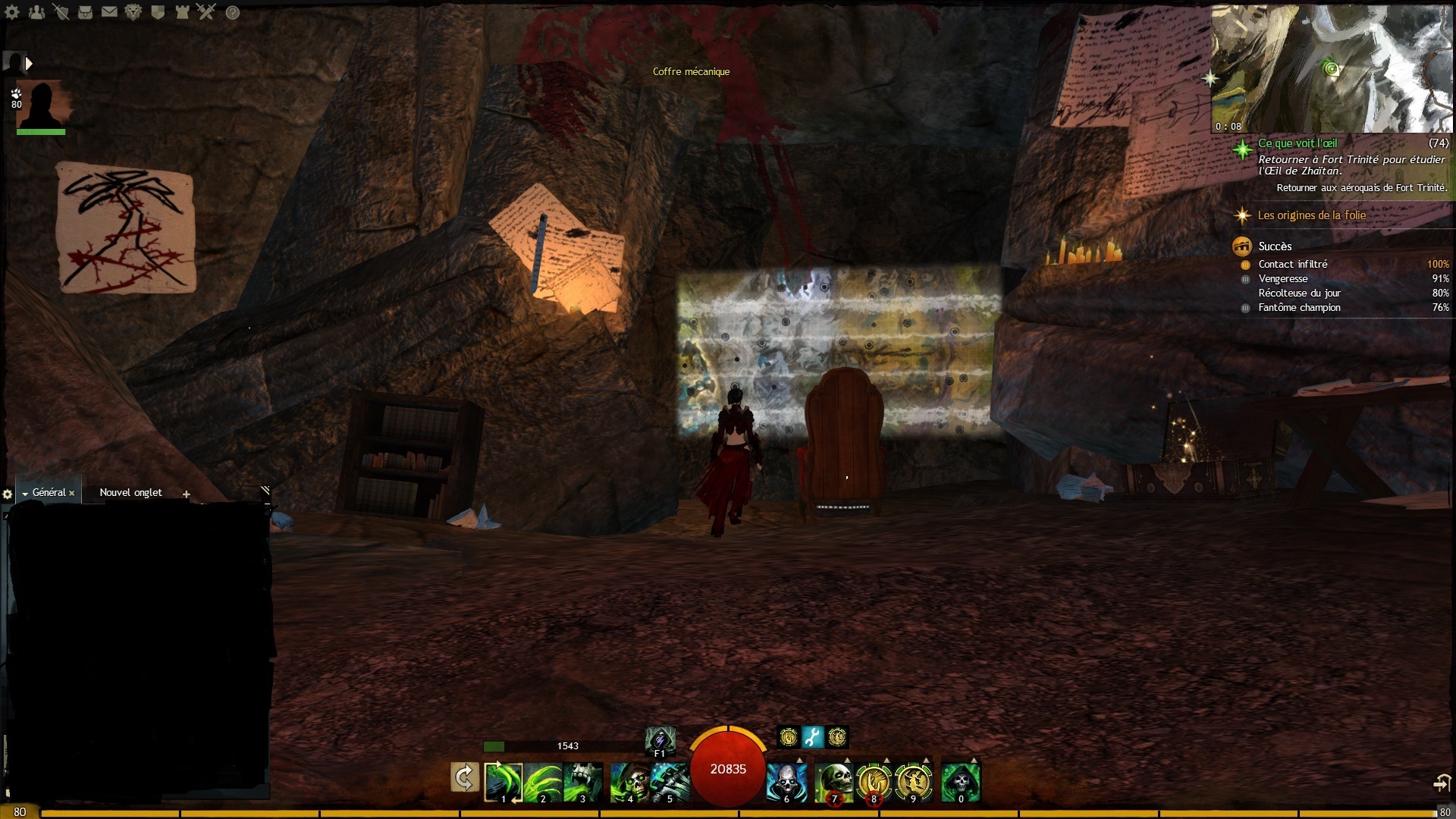The width and height of the screenshot is (1456, 819).
Task: Select the 'Contact infiltré' achievement
Action: tap(1292, 264)
